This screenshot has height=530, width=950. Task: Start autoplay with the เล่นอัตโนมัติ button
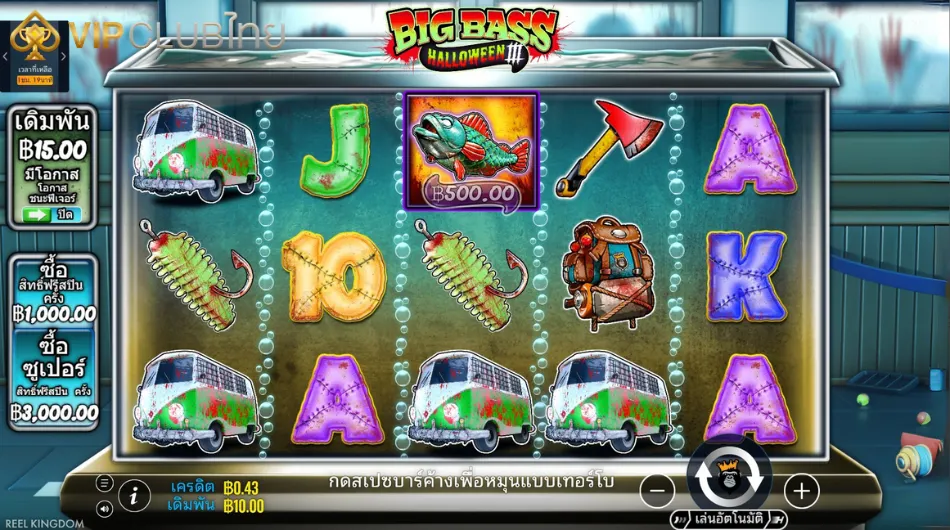click(x=728, y=519)
